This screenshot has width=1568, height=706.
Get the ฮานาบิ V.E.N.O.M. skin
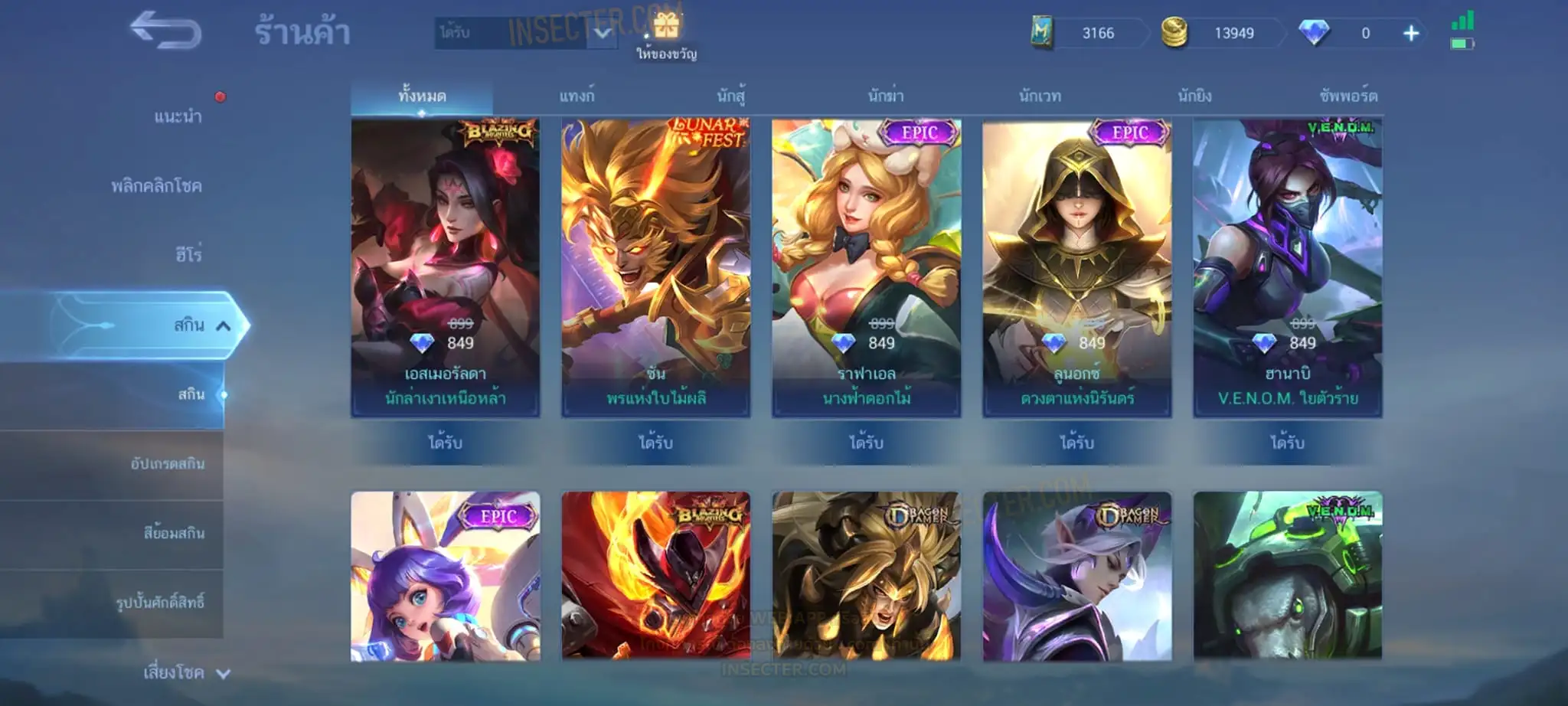[1287, 443]
